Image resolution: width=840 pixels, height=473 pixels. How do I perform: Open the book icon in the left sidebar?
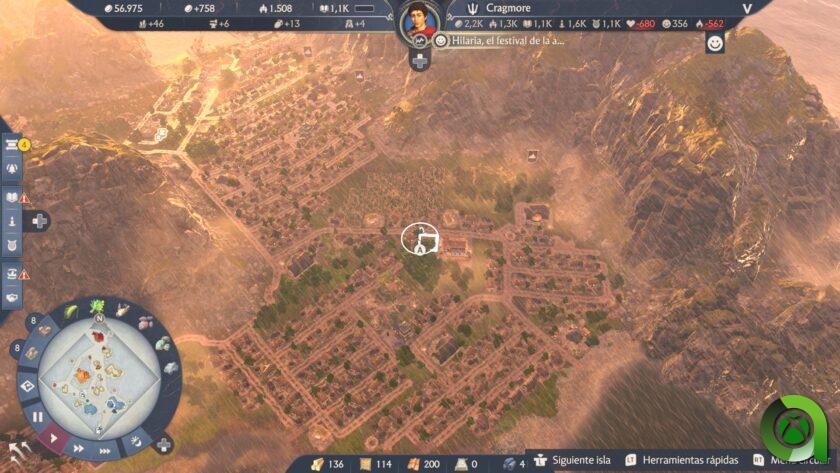12,198
